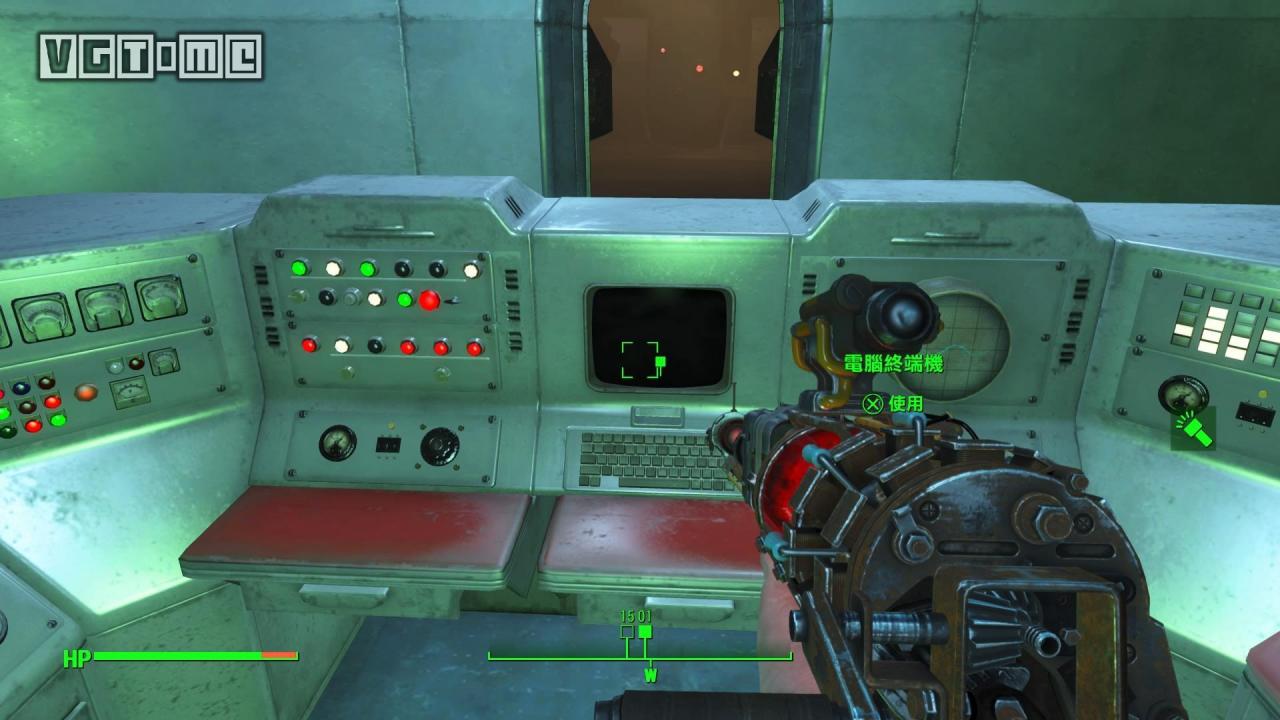1280x720 pixels.
Task: Select the hollow square compass marker
Action: click(627, 632)
